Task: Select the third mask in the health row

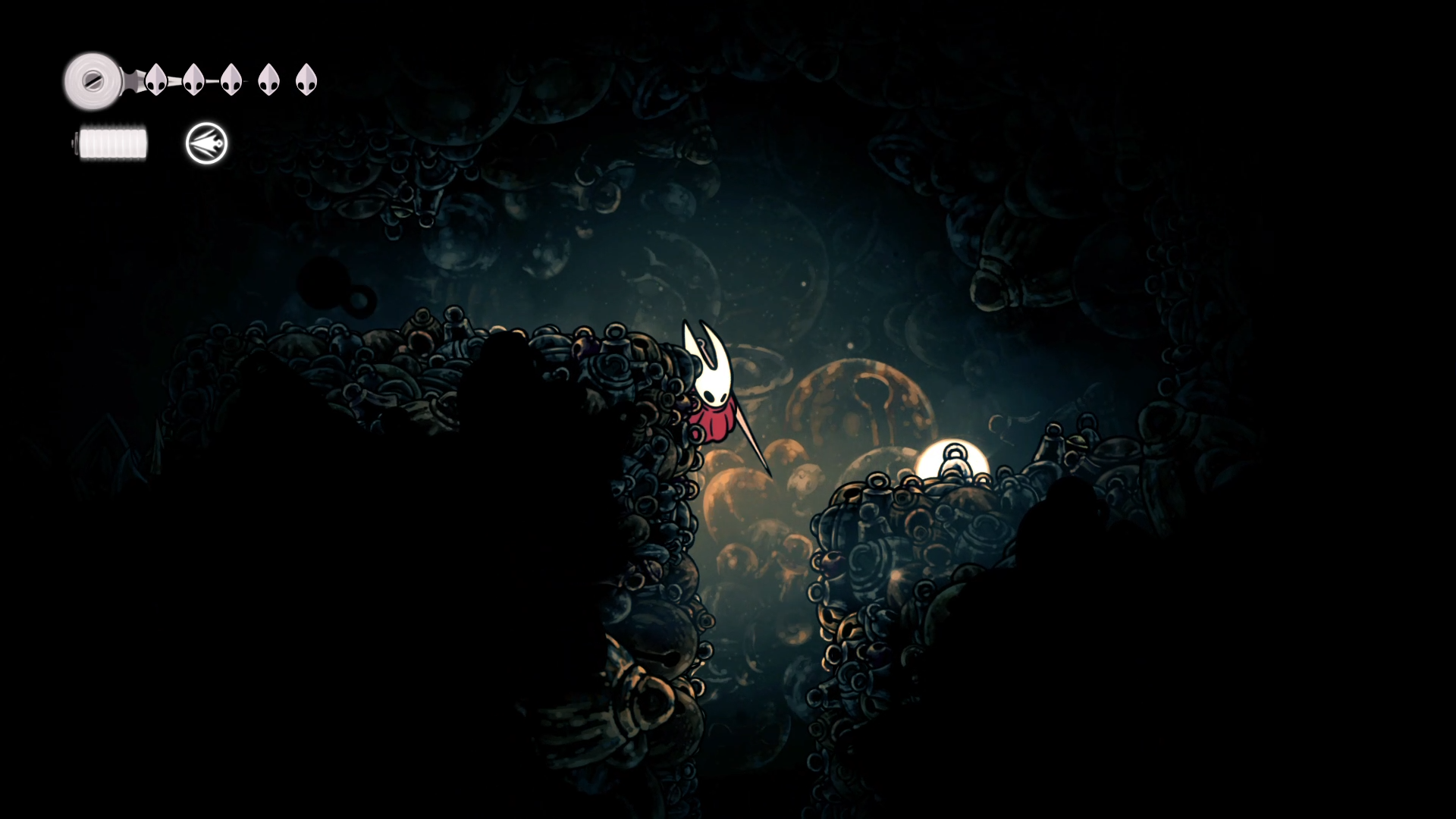Action: [232, 80]
